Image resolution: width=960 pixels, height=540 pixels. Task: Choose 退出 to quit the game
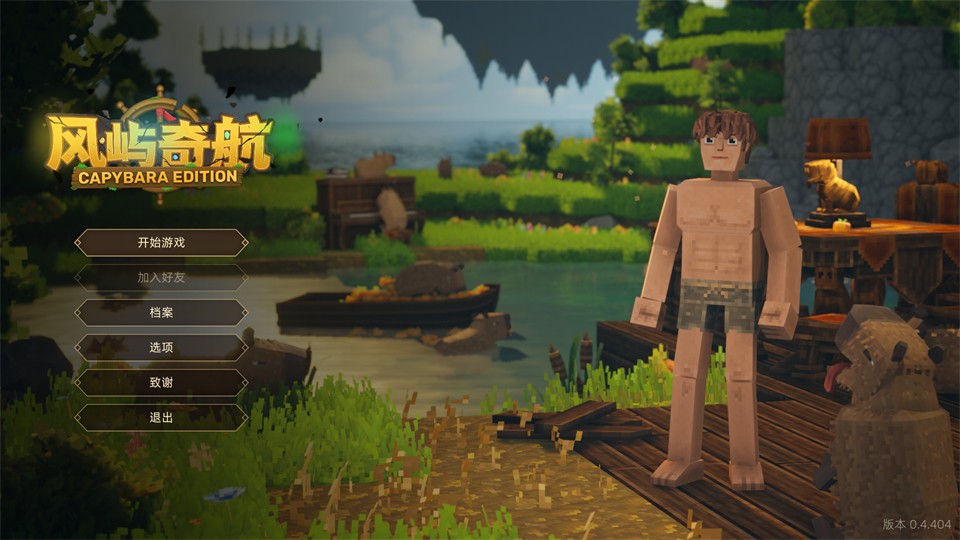click(x=161, y=418)
